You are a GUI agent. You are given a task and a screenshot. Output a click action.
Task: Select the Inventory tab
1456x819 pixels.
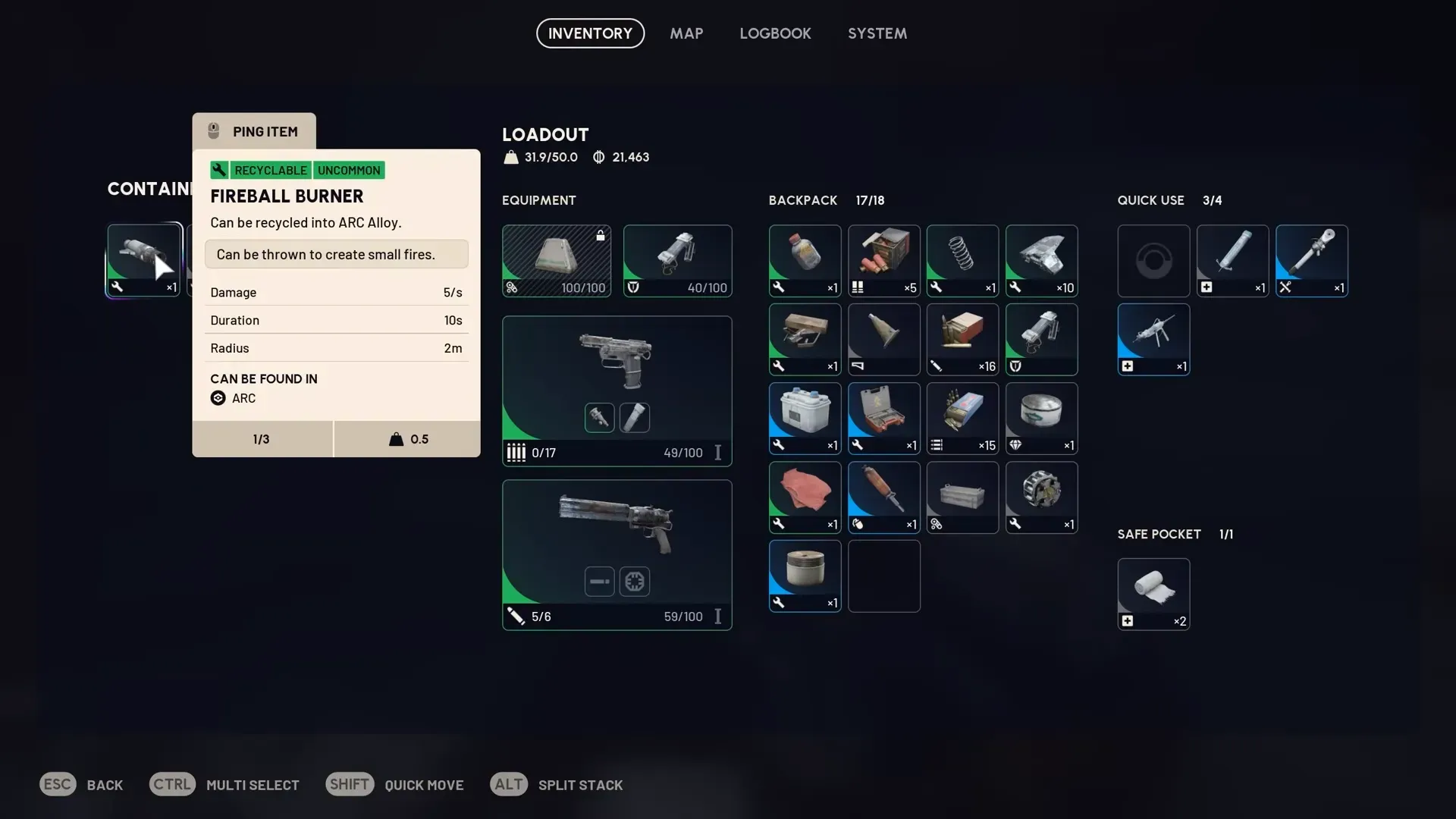pyautogui.click(x=590, y=33)
